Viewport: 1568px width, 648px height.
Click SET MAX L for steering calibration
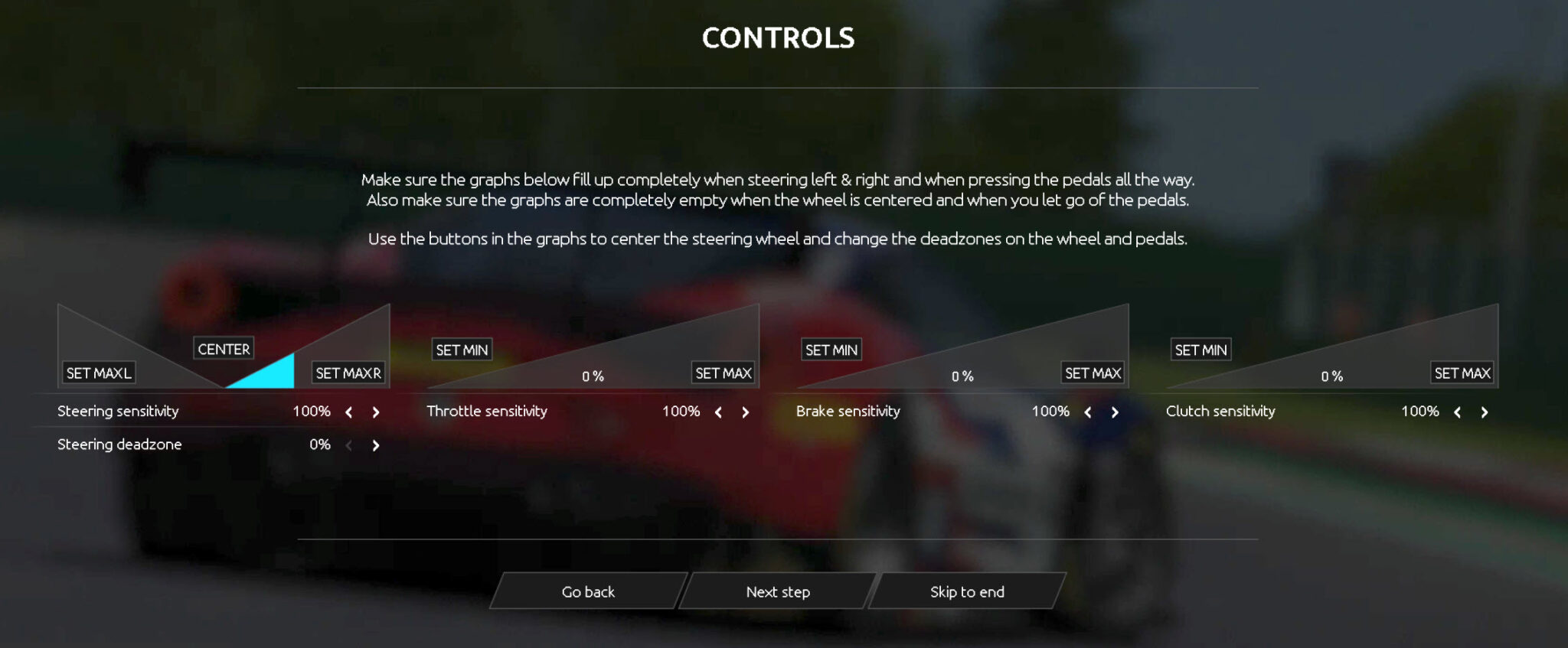pos(97,373)
